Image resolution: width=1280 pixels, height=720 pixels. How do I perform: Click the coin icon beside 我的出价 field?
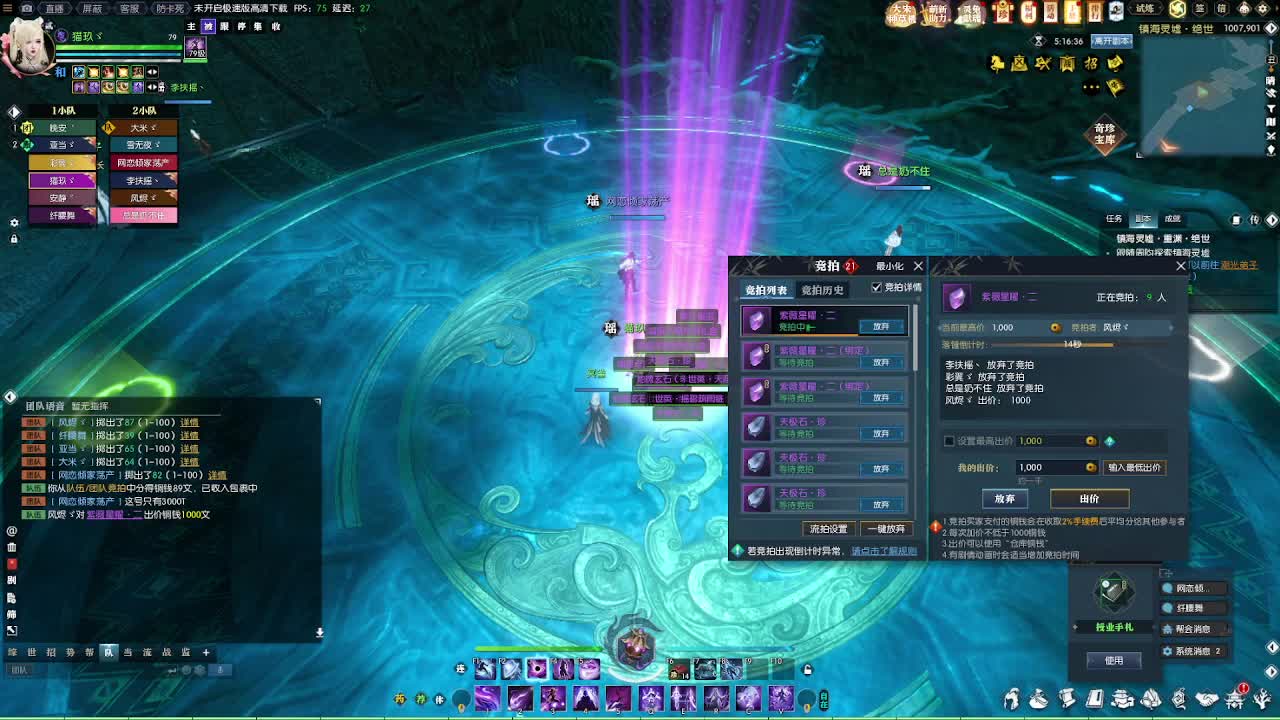click(x=1091, y=467)
